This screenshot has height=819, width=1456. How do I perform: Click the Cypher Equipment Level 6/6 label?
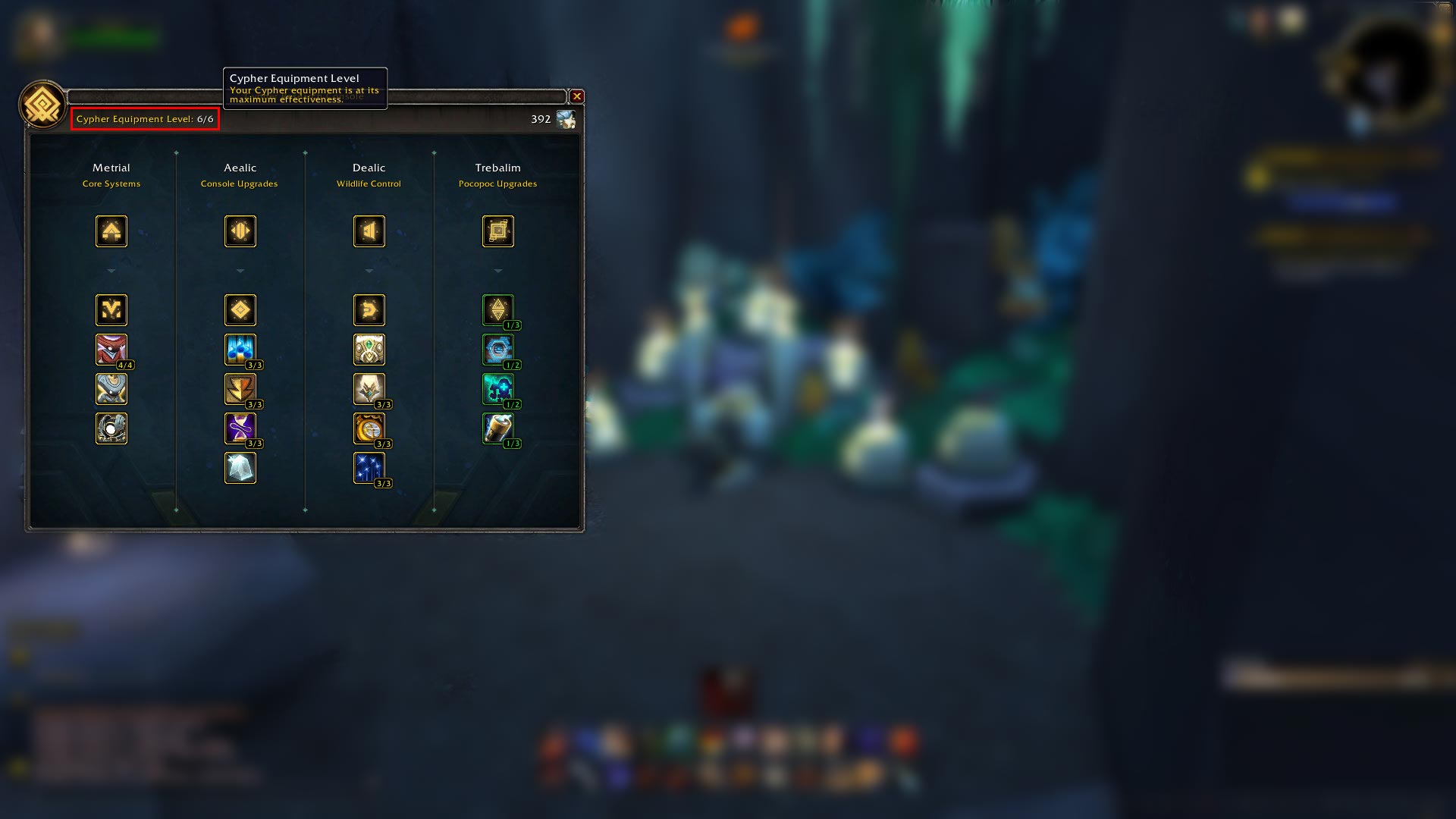pyautogui.click(x=144, y=118)
